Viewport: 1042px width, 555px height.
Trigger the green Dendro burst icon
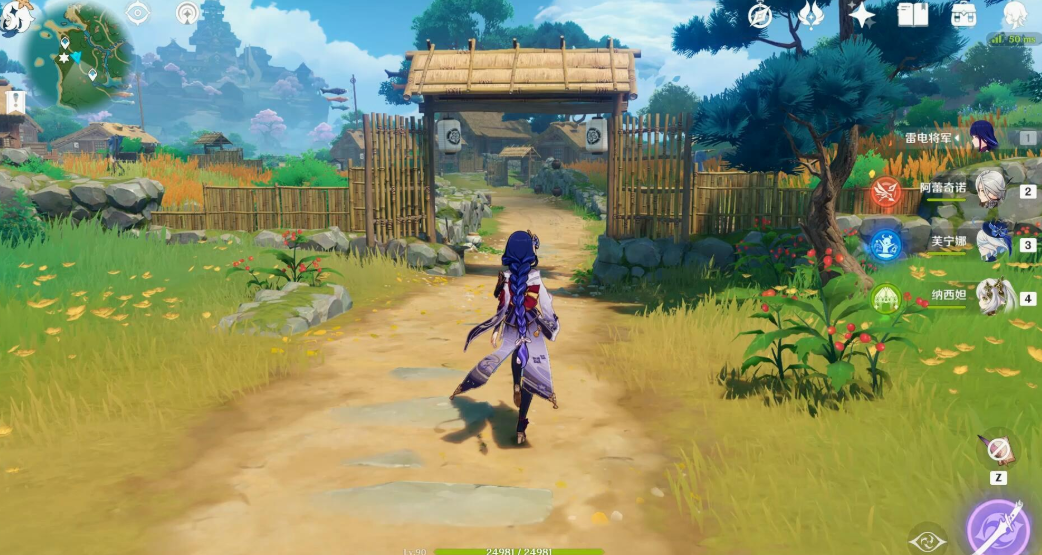[886, 298]
